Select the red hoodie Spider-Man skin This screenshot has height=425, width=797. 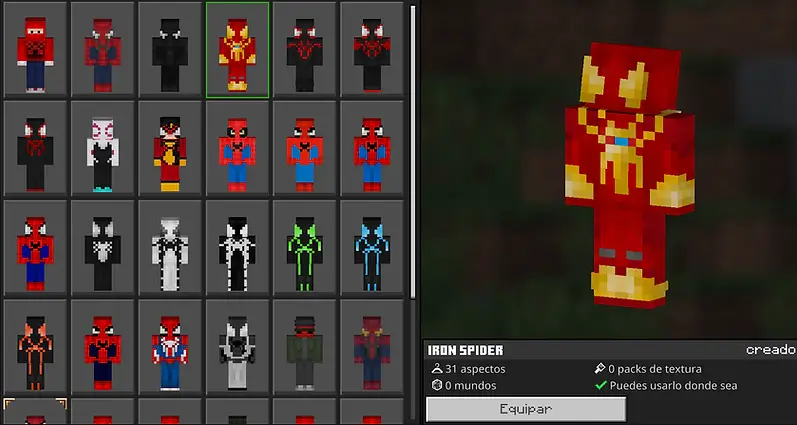35,49
